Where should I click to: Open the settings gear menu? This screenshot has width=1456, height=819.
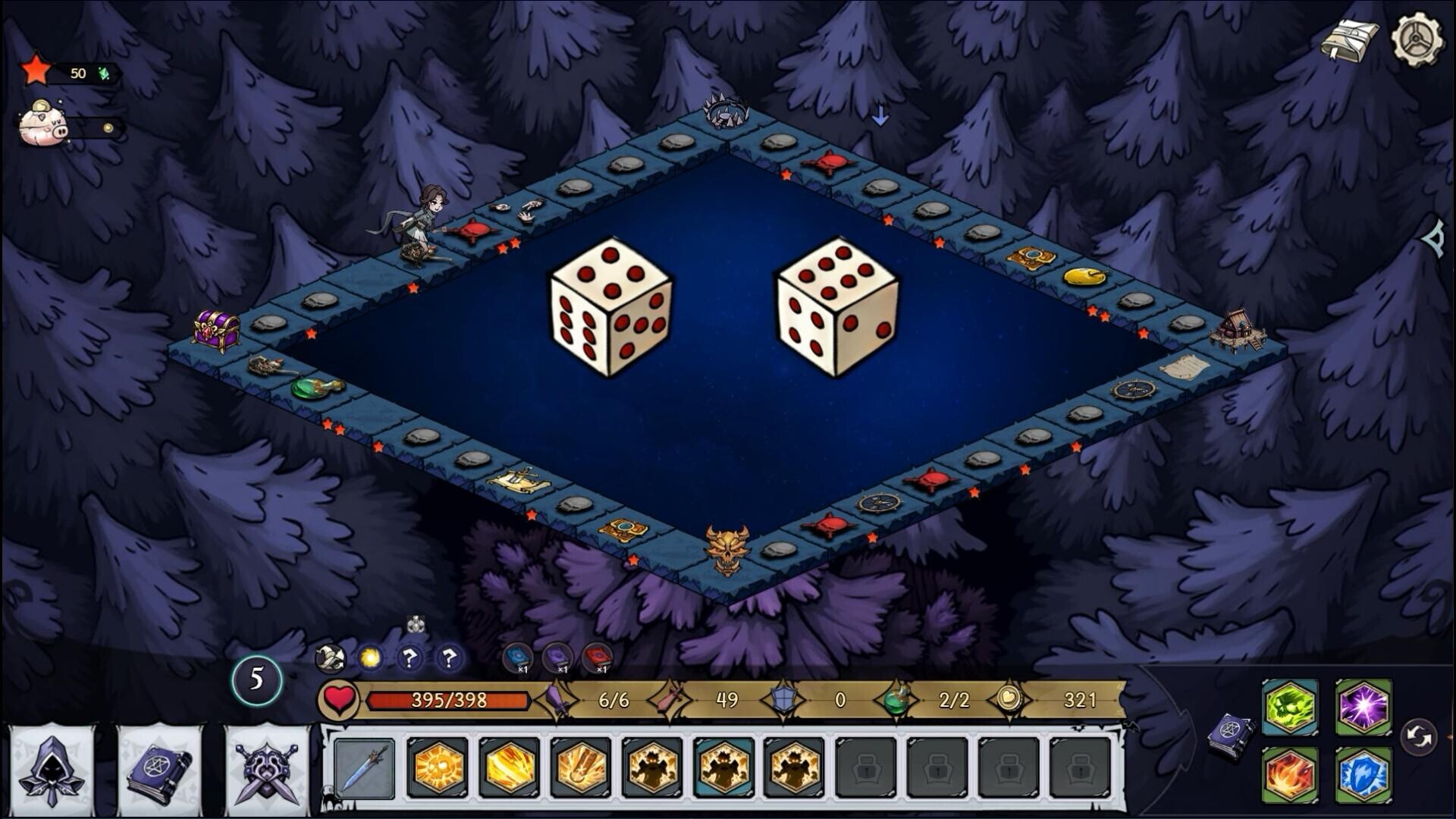(x=1417, y=38)
